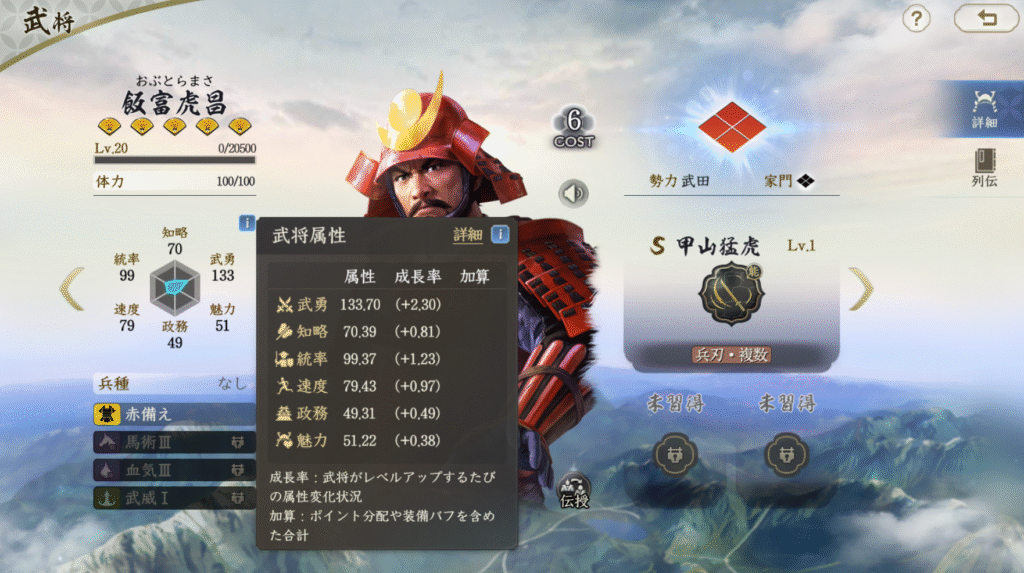1024x573 pixels.
Task: Switch to the 列伝 biography tab
Action: point(984,168)
